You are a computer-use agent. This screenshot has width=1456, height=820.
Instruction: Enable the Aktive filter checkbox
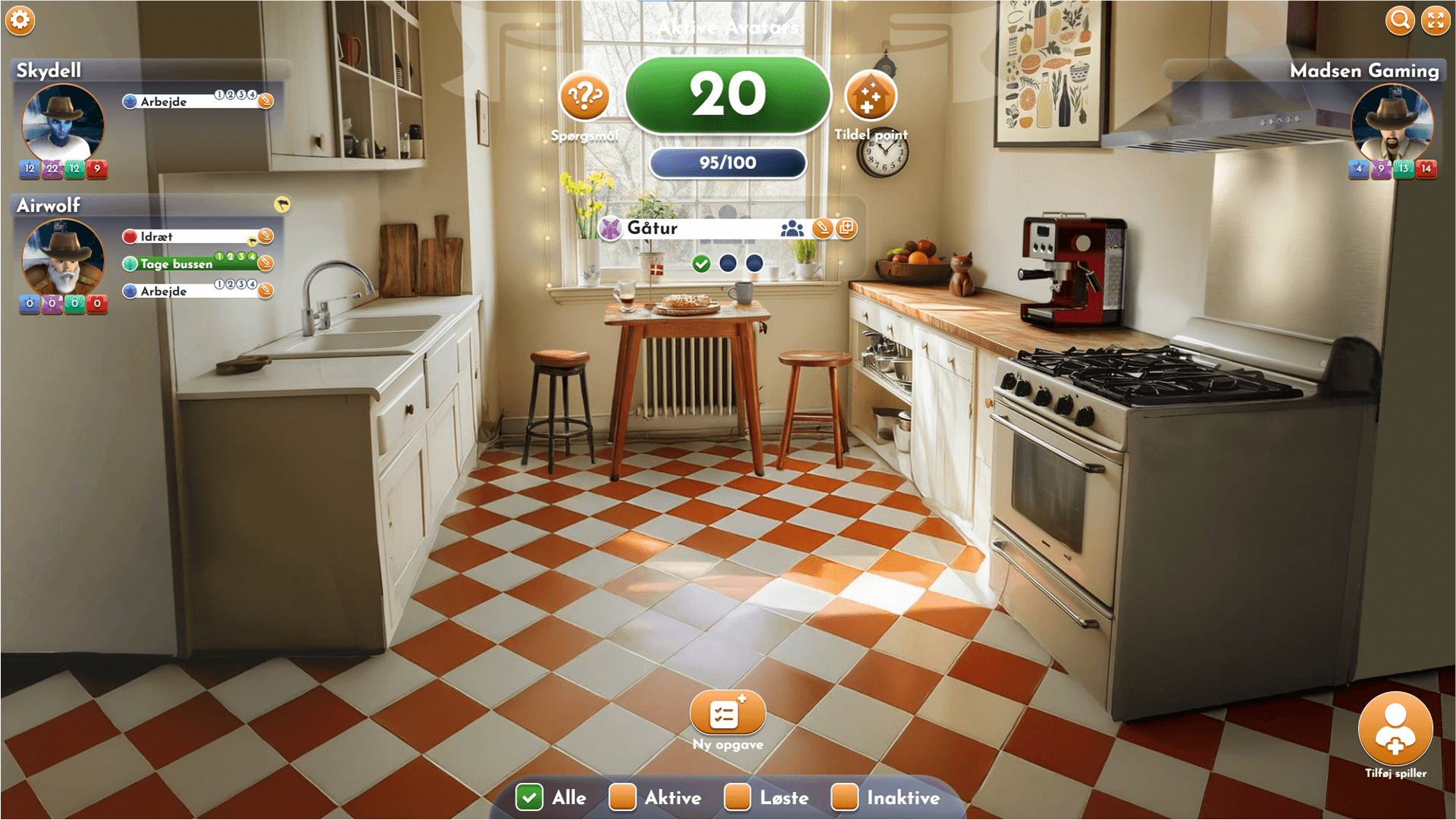pos(622,797)
